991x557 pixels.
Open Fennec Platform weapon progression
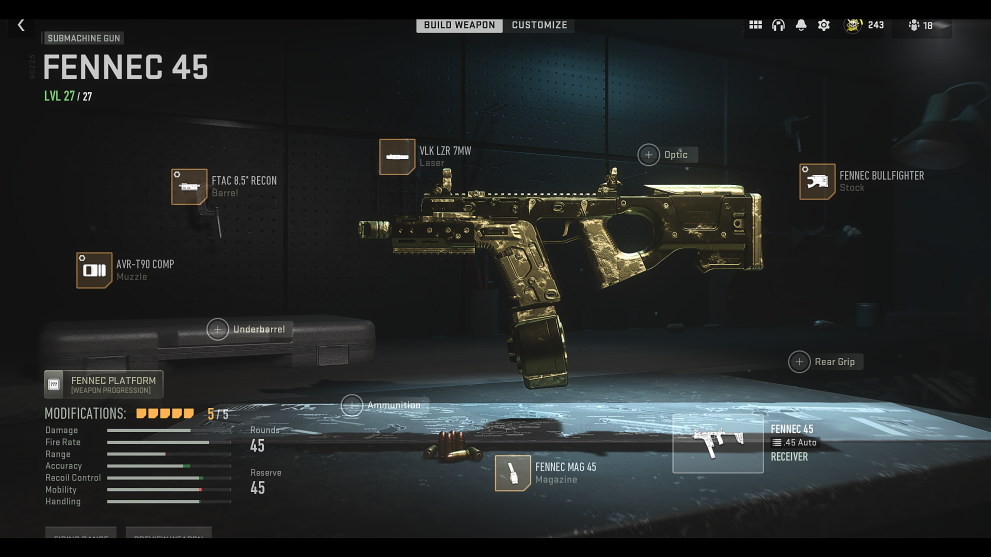click(x=104, y=384)
